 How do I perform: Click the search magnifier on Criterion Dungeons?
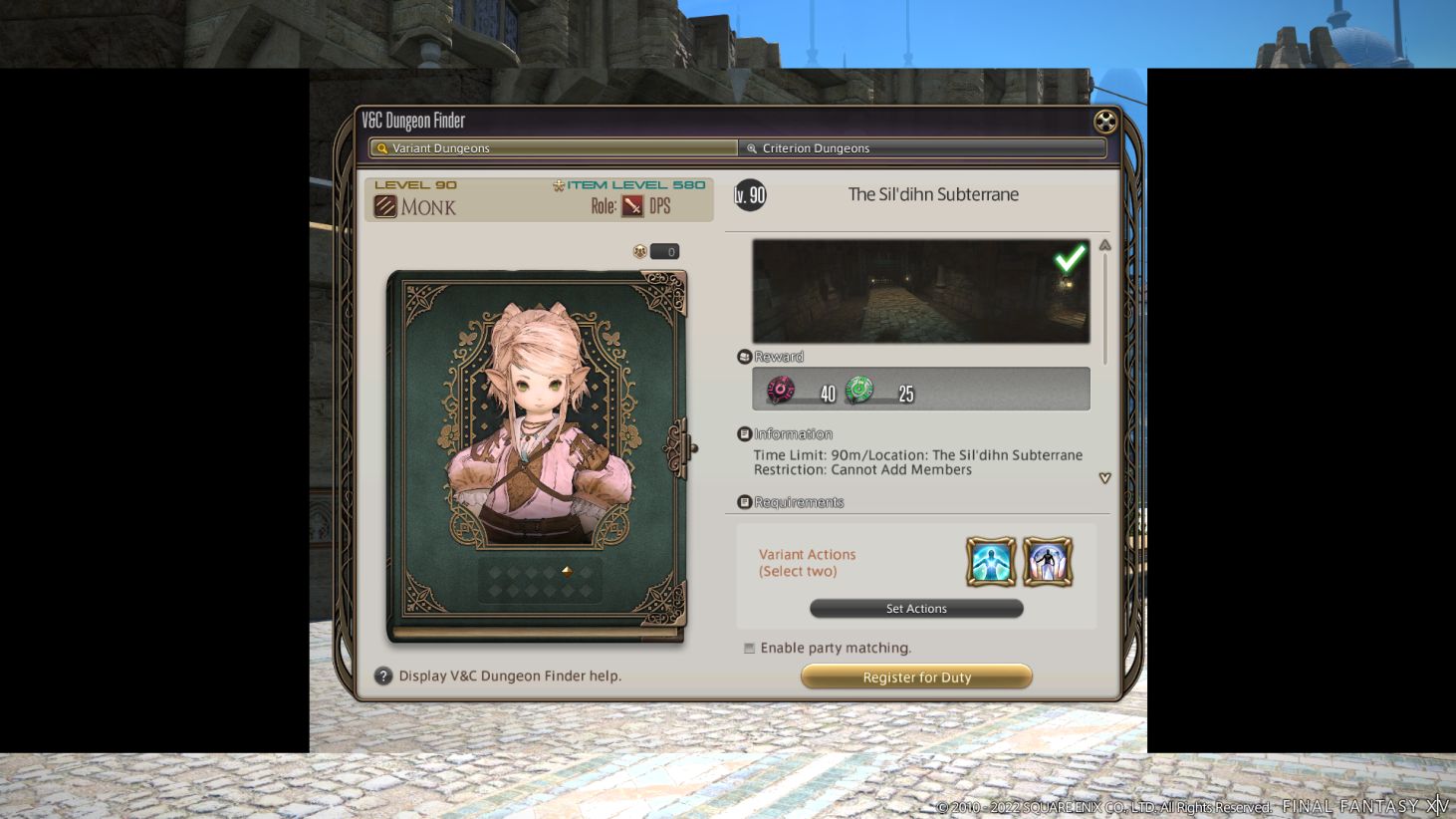coord(752,147)
